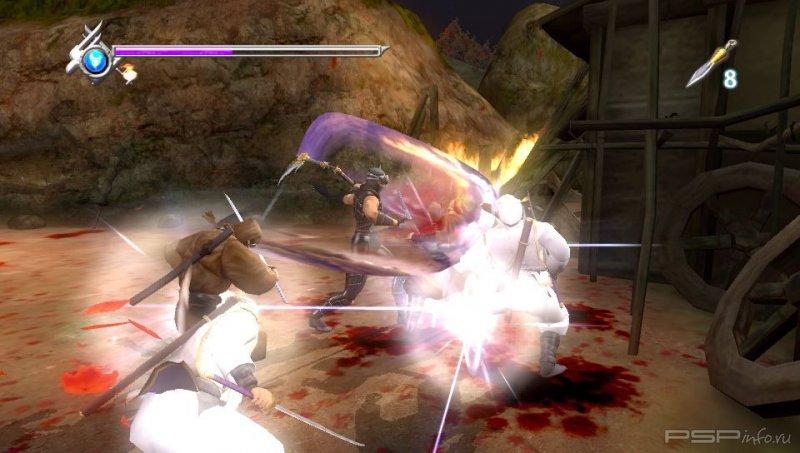The image size is (800, 453).
Task: Activate the small flame ninpo icon
Action: tap(128, 71)
